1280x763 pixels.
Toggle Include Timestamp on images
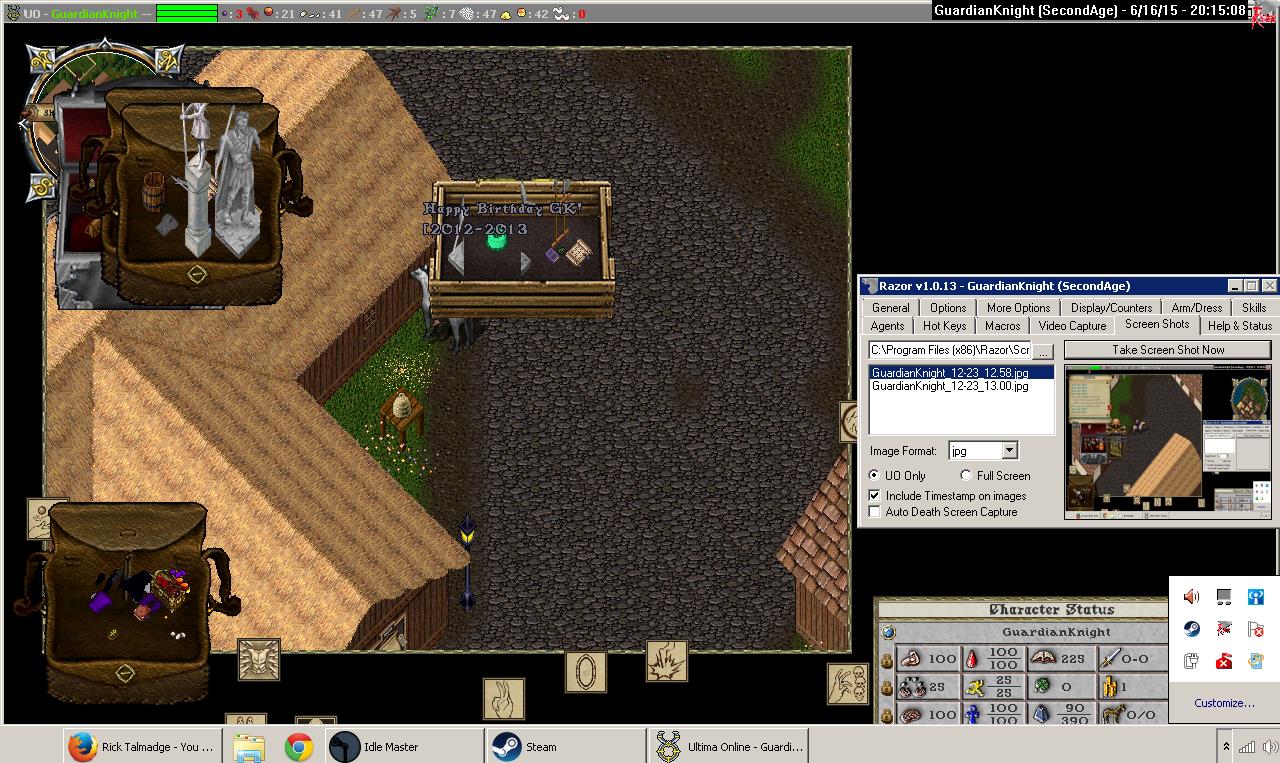(875, 496)
